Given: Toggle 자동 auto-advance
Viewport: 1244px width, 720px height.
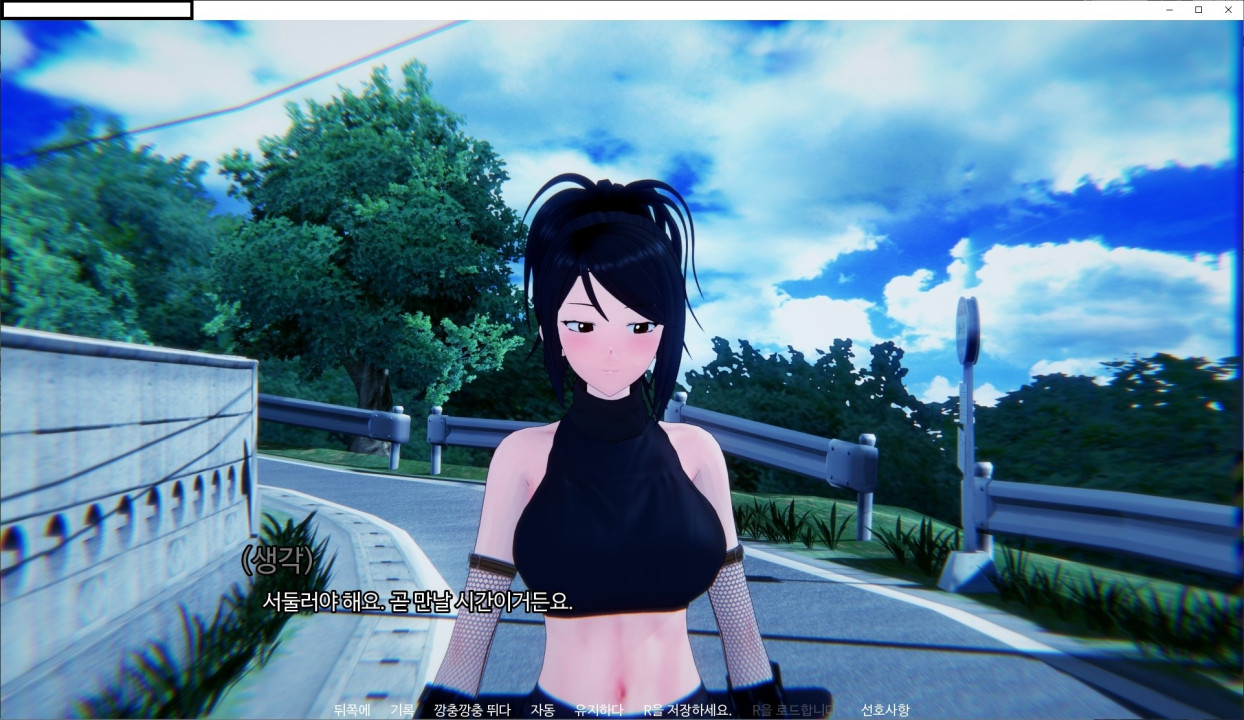Looking at the screenshot, I should [543, 710].
